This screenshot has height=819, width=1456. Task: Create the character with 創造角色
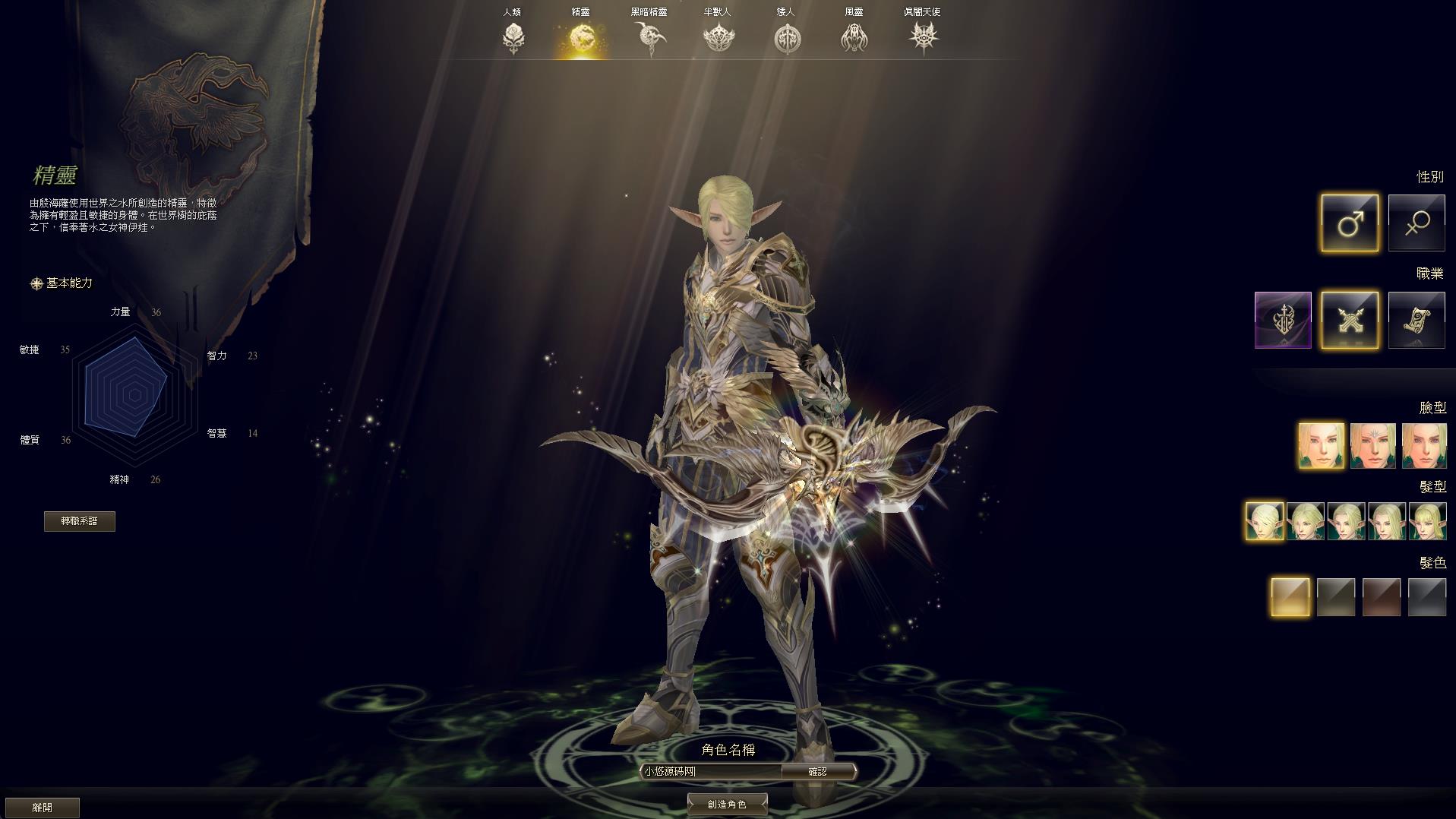pos(727,804)
